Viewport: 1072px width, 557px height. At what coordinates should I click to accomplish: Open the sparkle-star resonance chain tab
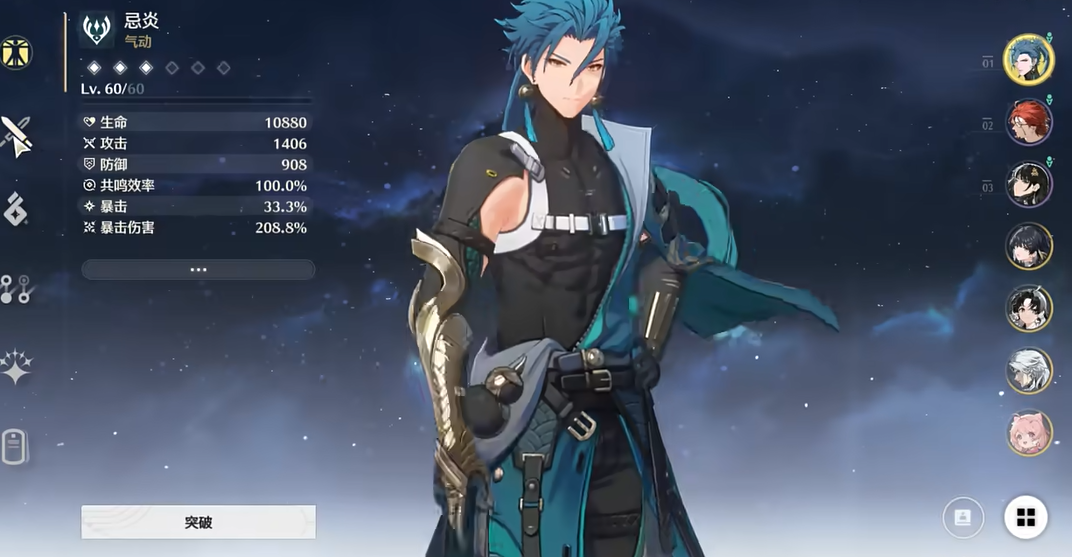click(x=16, y=367)
